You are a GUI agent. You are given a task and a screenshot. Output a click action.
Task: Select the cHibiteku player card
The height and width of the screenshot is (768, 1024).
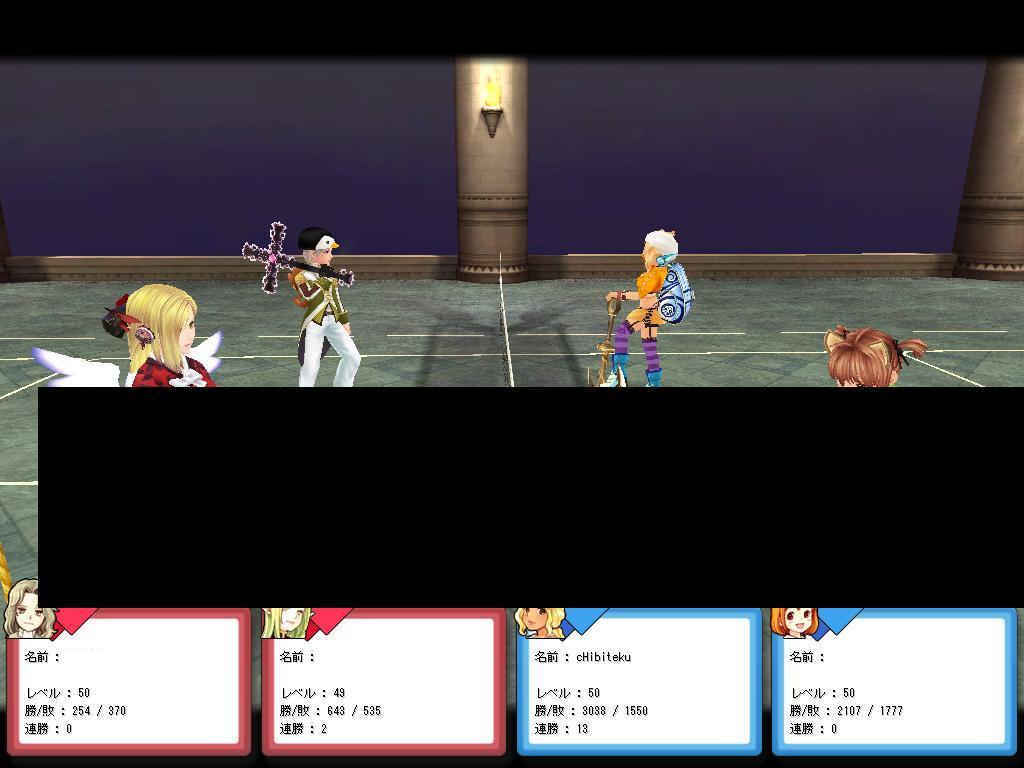point(639,681)
